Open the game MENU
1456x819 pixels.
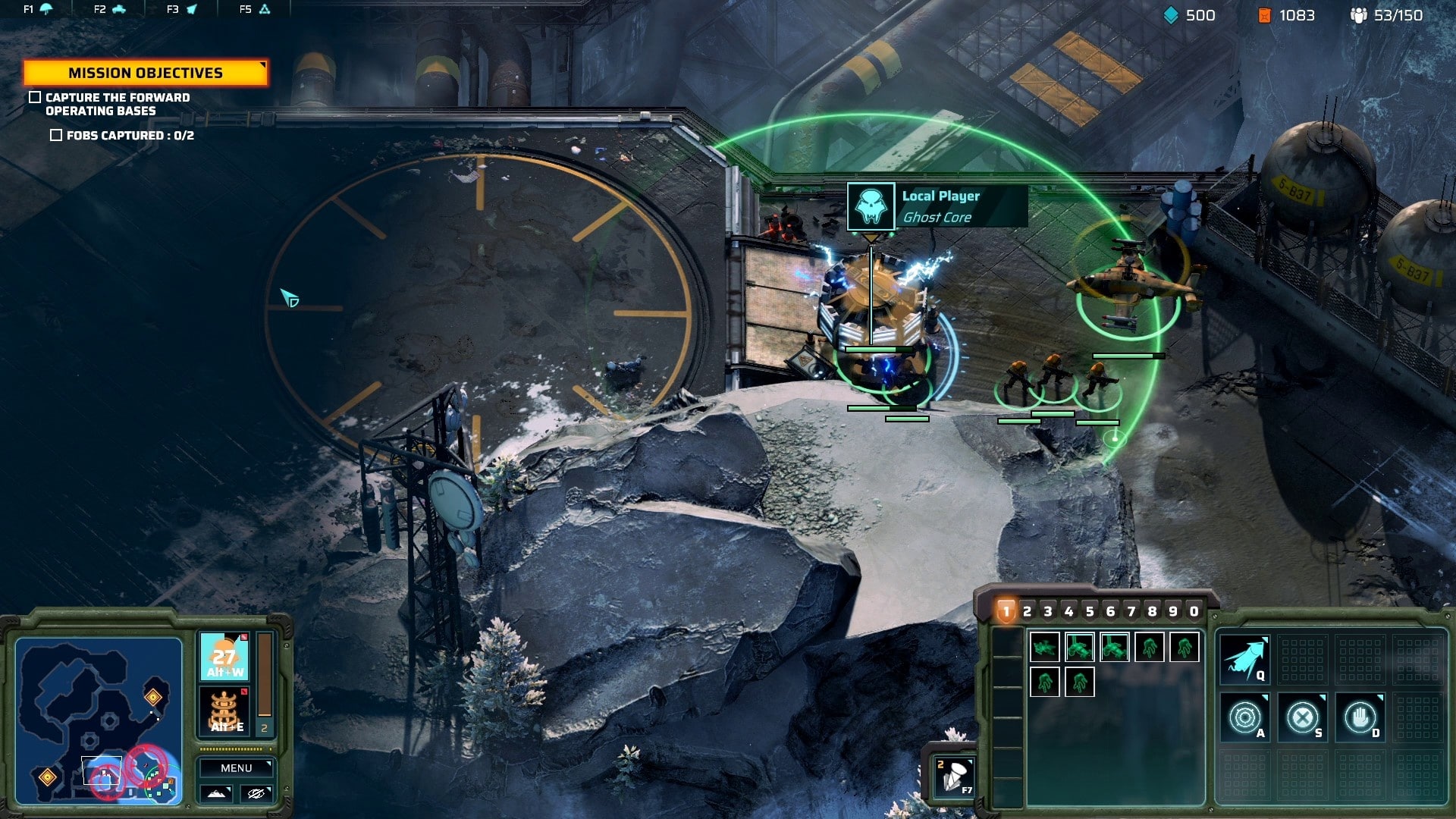click(x=236, y=768)
